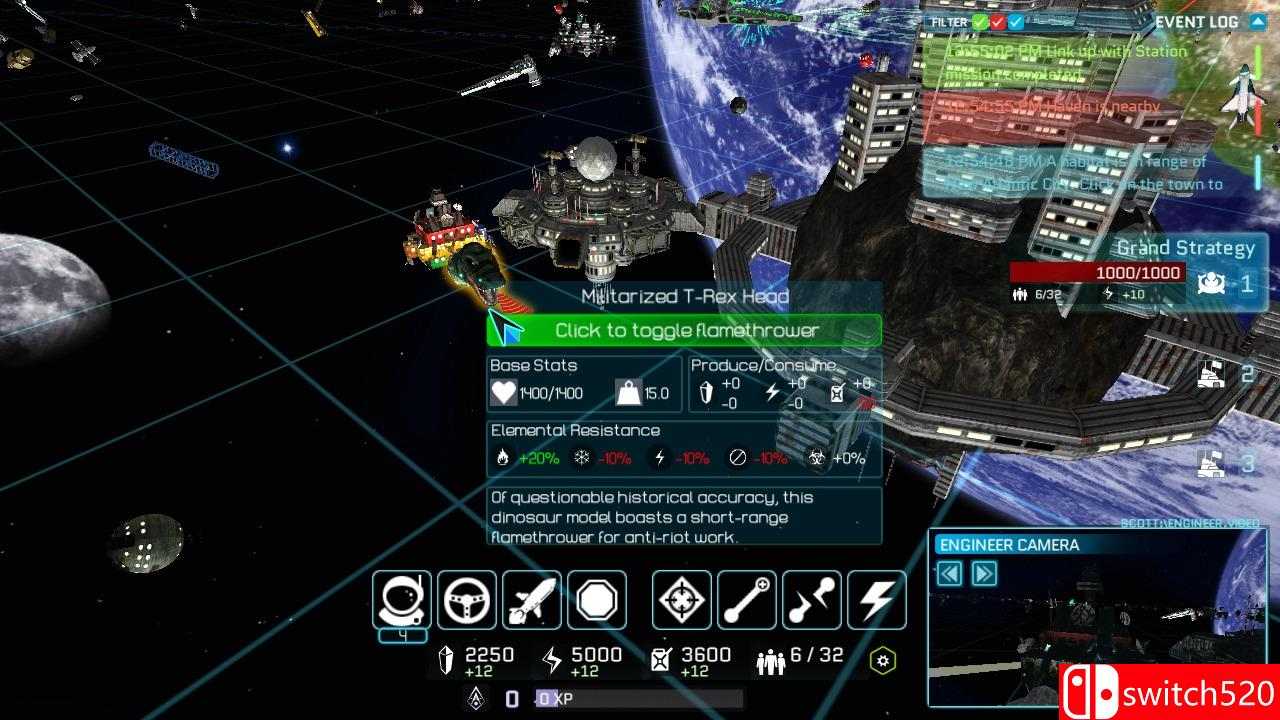The image size is (1280, 720).
Task: Select the astronaut helmet crew icon
Action: [x=402, y=600]
